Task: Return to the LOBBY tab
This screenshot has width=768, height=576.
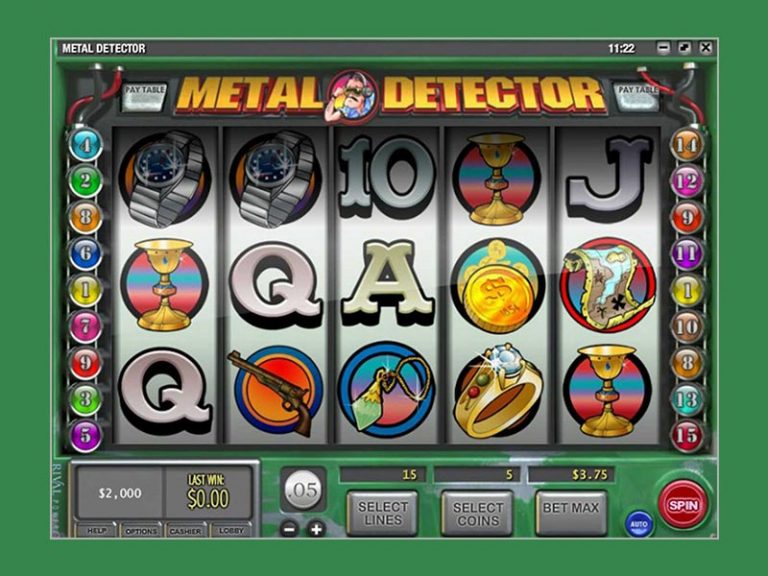Action: (x=232, y=531)
